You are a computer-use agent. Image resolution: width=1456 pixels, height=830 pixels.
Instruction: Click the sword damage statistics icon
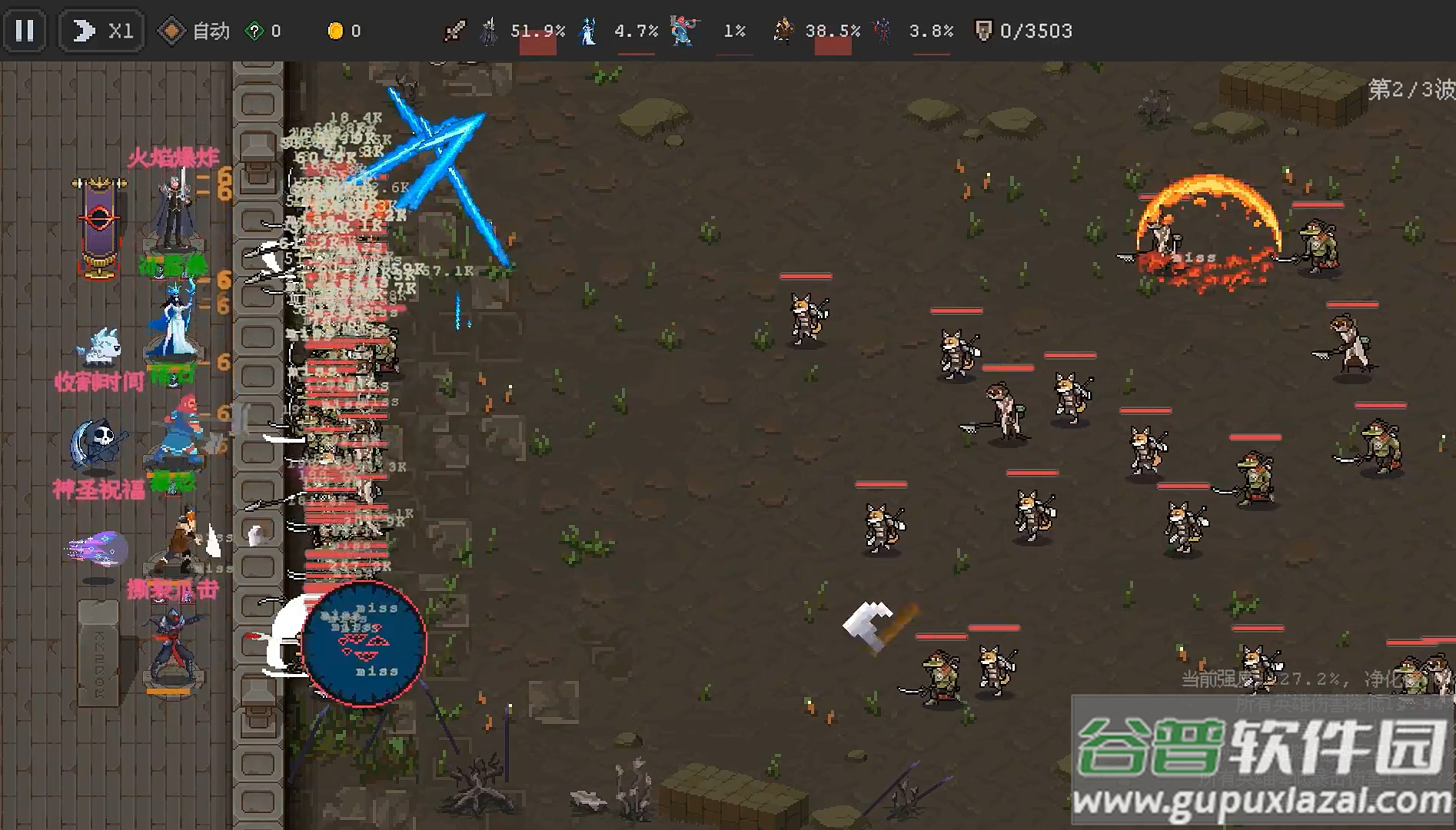pos(454,31)
